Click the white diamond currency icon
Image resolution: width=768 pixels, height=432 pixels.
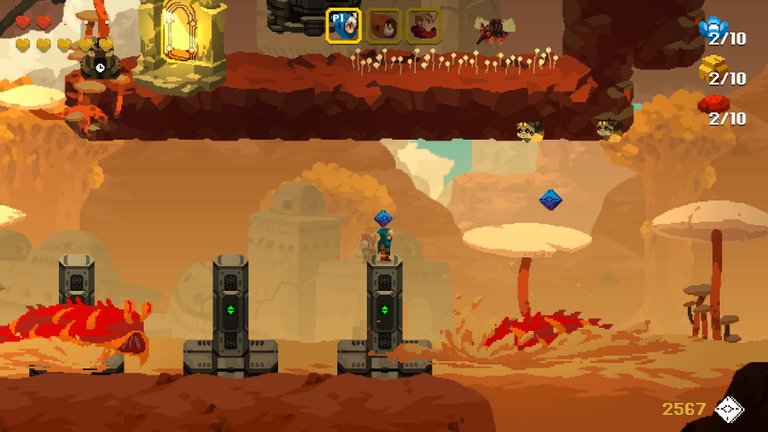[730, 409]
